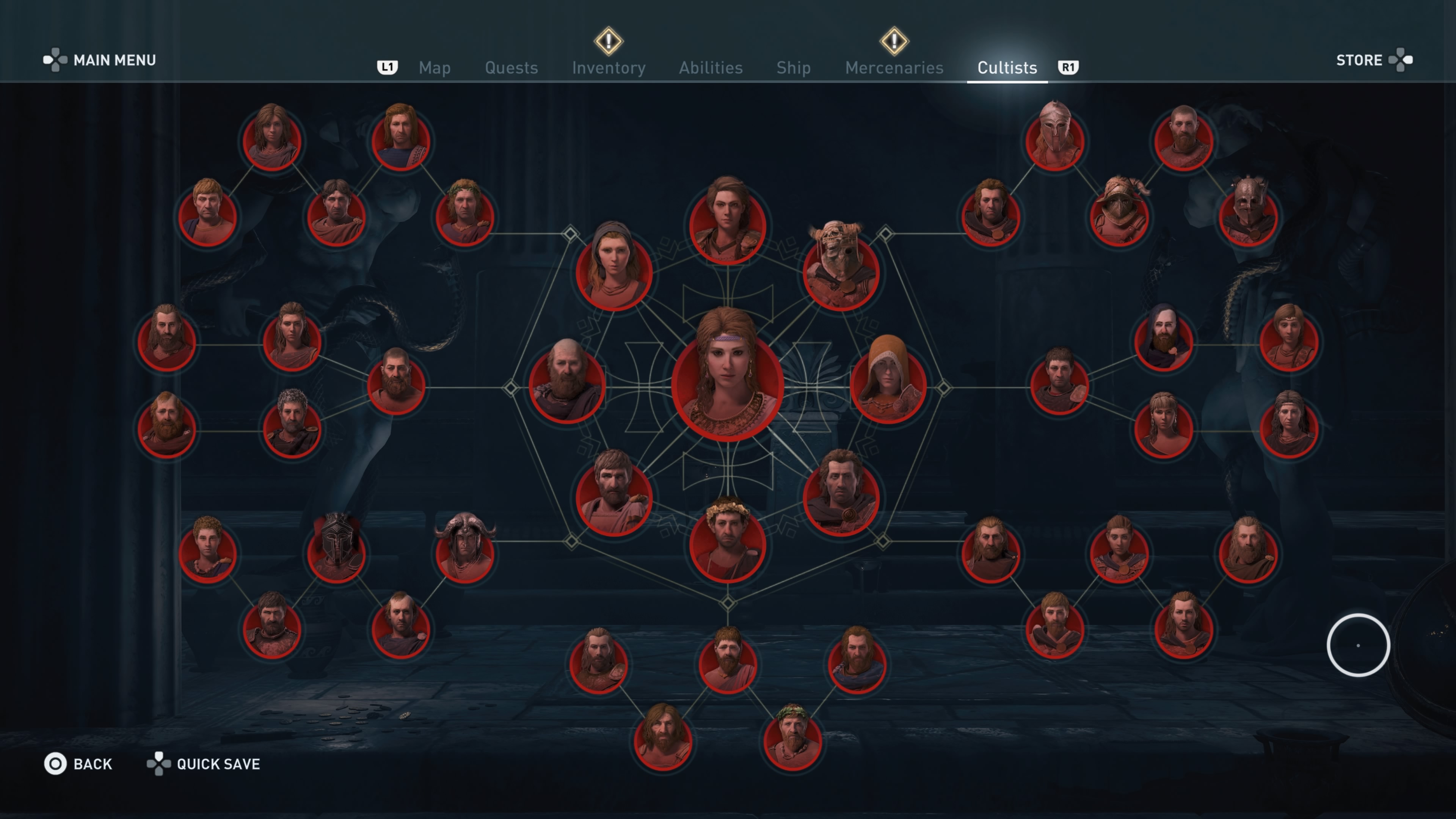Screen dimensions: 1456x819
Task: Go to the Inventory tab
Action: click(x=608, y=68)
